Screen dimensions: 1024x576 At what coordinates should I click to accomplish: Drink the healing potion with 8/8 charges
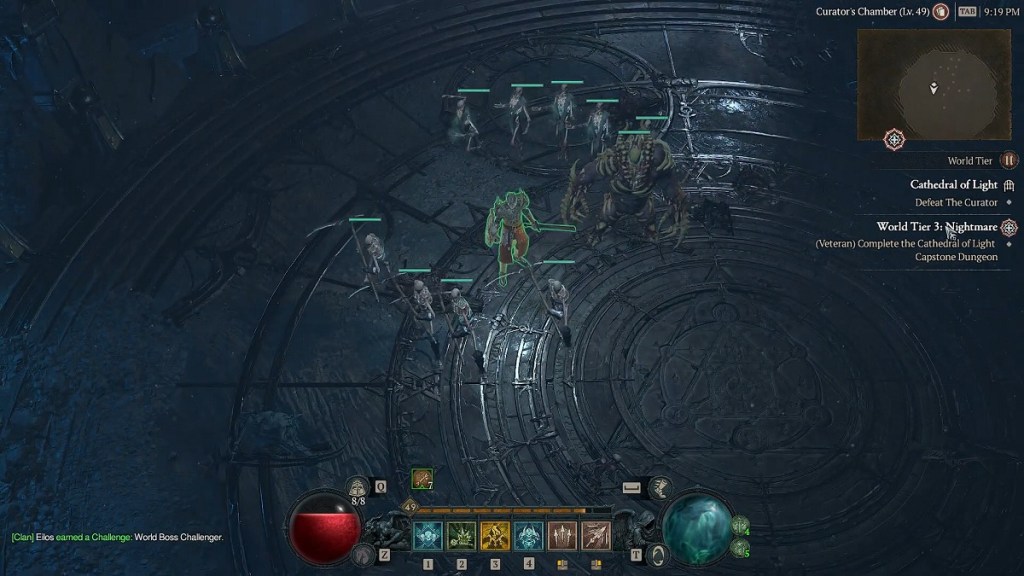(358, 488)
